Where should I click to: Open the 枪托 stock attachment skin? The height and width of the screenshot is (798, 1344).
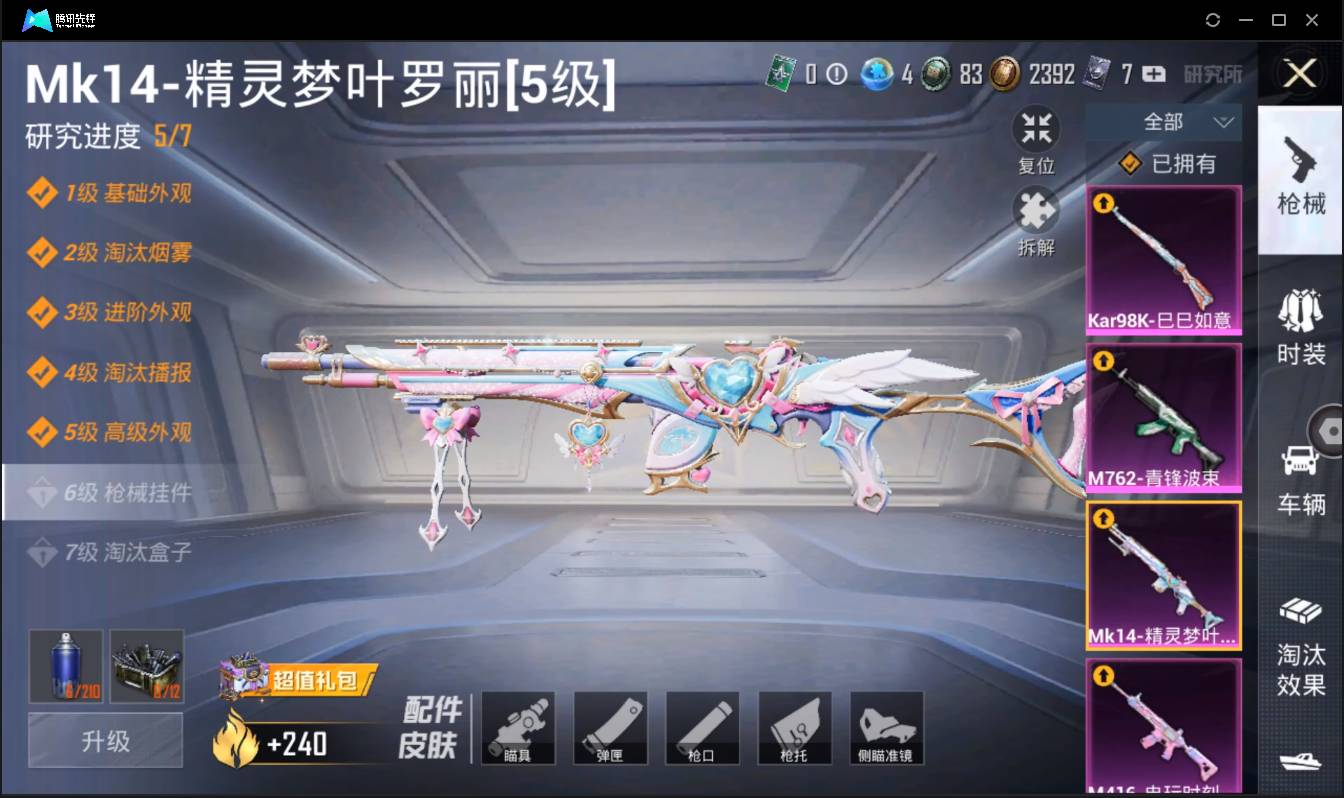794,727
